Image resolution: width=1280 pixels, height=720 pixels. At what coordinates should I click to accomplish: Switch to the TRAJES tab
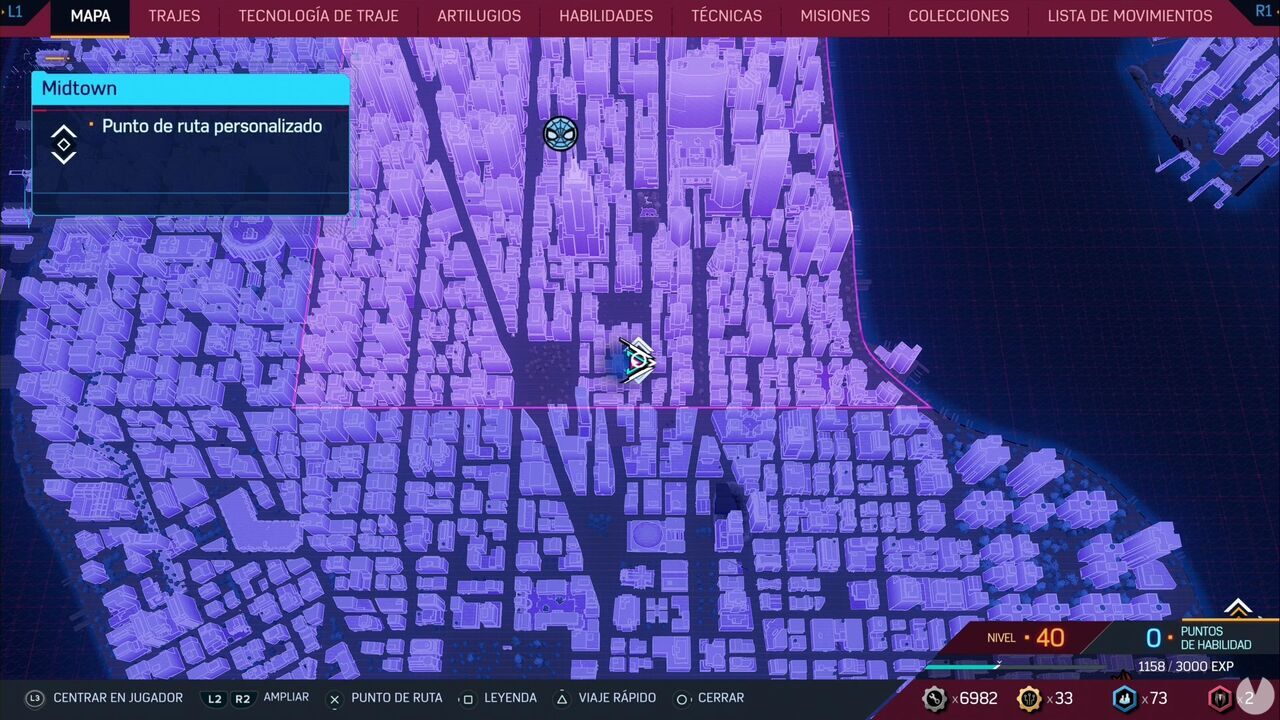click(x=174, y=16)
